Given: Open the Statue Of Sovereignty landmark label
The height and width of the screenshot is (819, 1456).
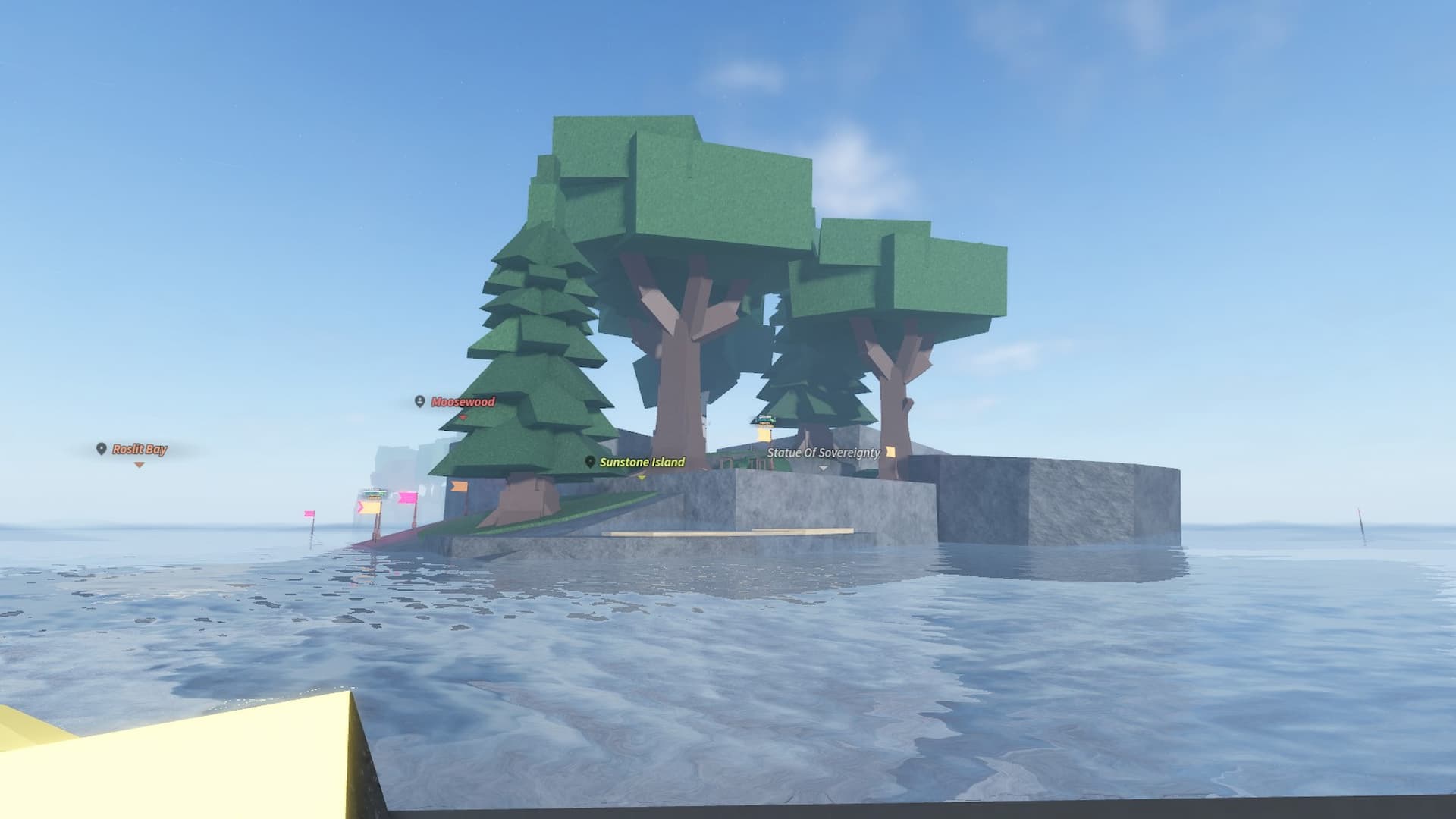Looking at the screenshot, I should (824, 453).
